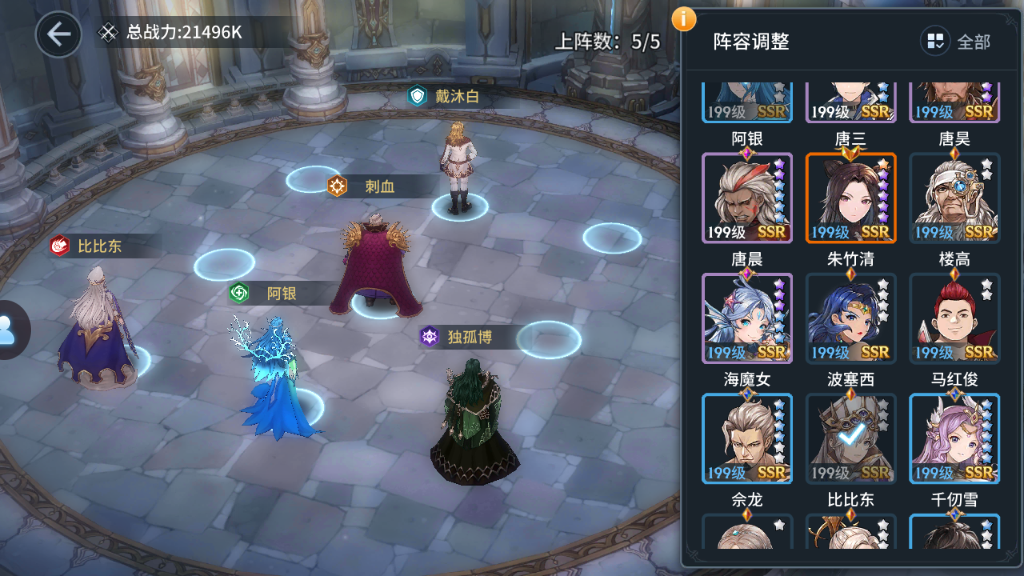This screenshot has width=1024, height=576.
Task: Open the player silhouette side tab
Action: click(10, 330)
